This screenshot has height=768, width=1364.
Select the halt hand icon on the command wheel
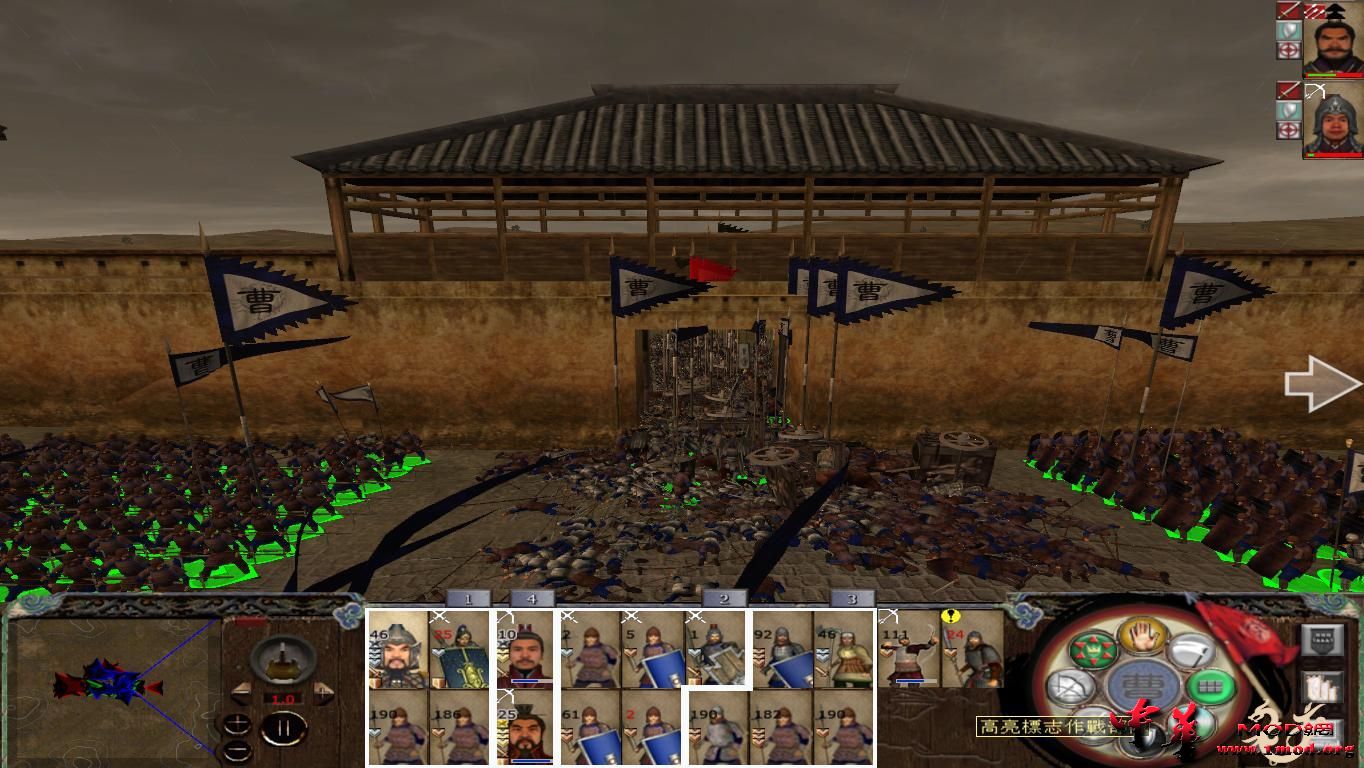[x=1141, y=638]
